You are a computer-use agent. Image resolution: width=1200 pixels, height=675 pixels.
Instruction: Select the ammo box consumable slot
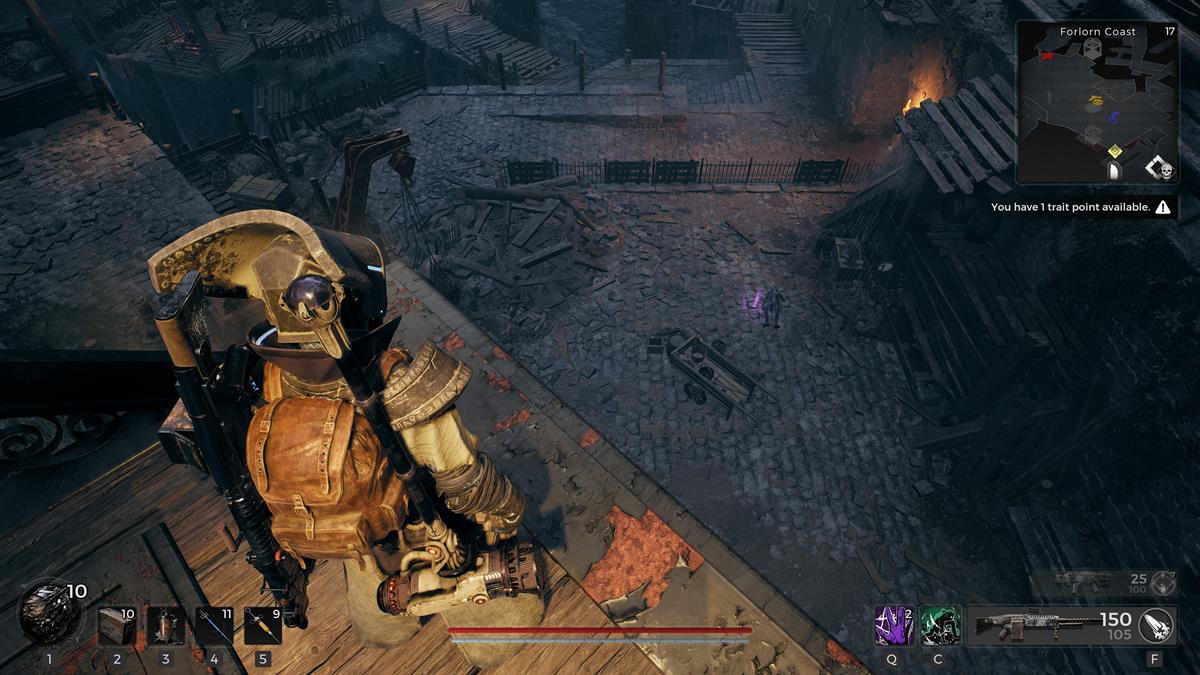click(x=117, y=626)
